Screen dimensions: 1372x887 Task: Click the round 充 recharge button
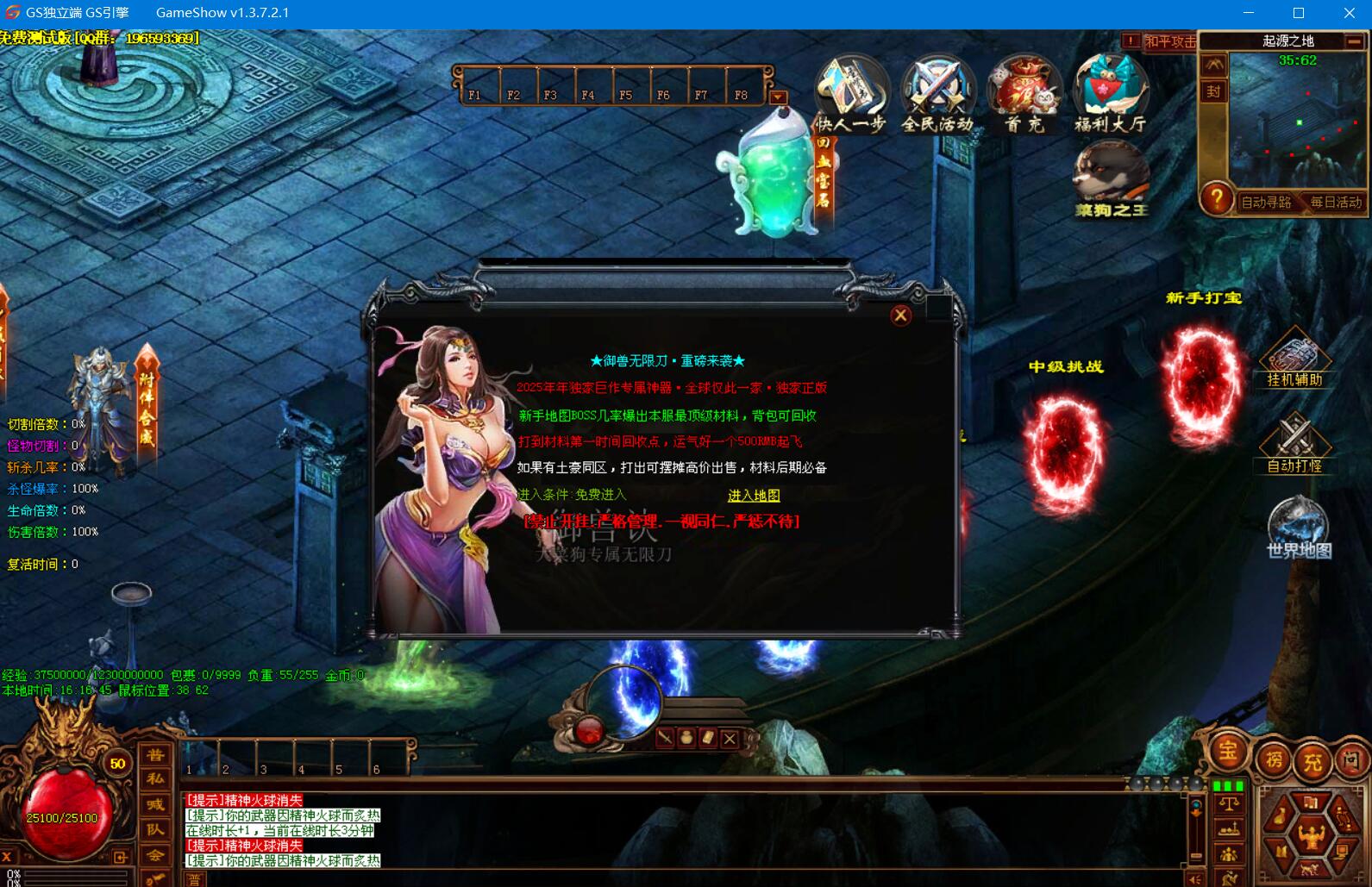(1312, 762)
